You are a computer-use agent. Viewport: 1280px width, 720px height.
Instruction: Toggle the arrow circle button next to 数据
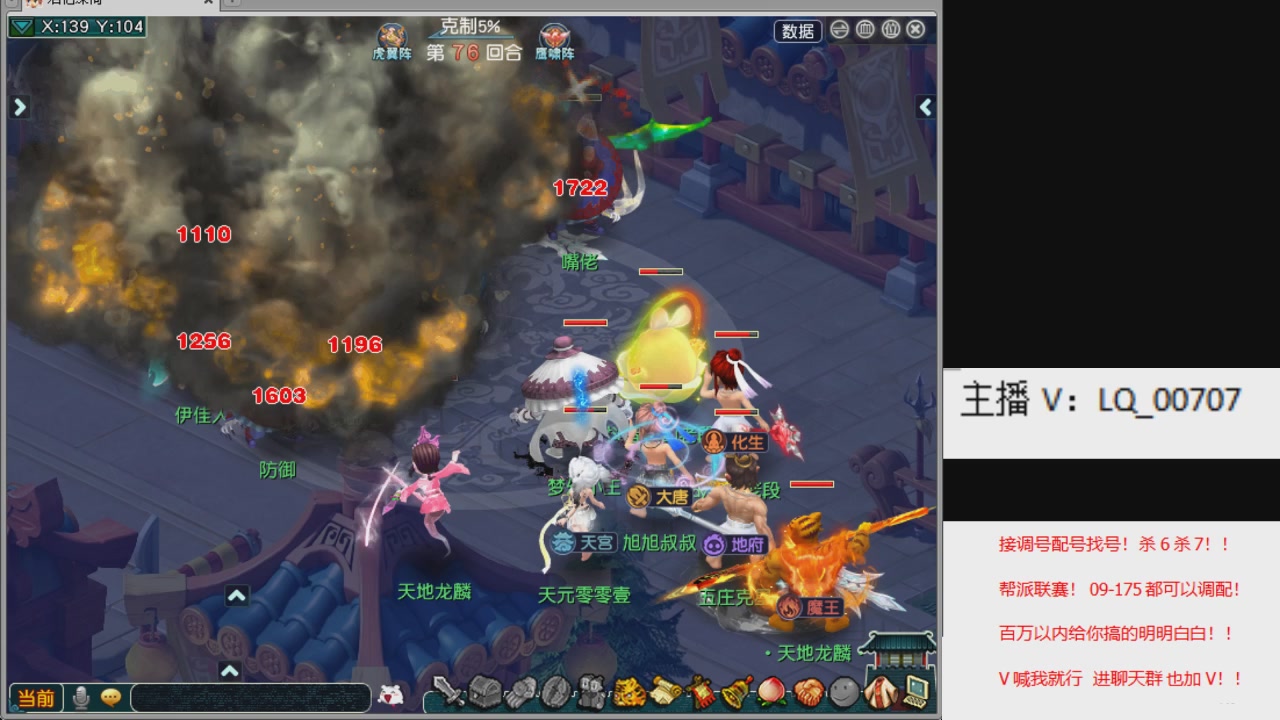click(x=839, y=31)
